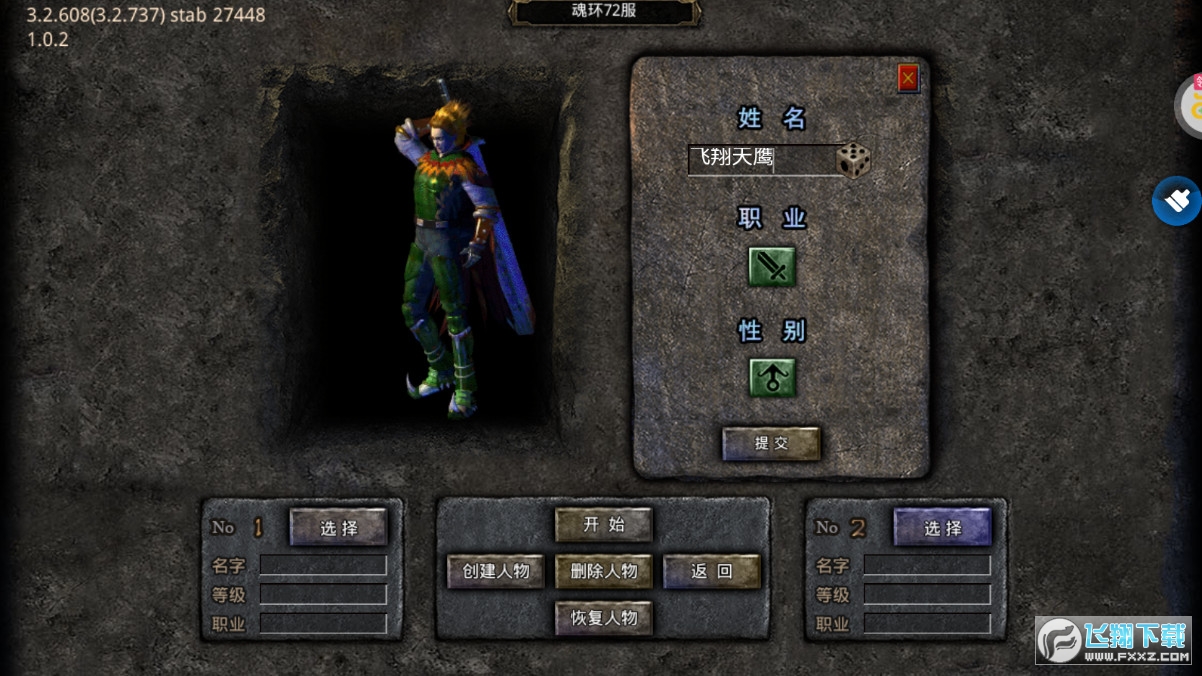Start the game with 开始
1202x676 pixels.
click(603, 524)
